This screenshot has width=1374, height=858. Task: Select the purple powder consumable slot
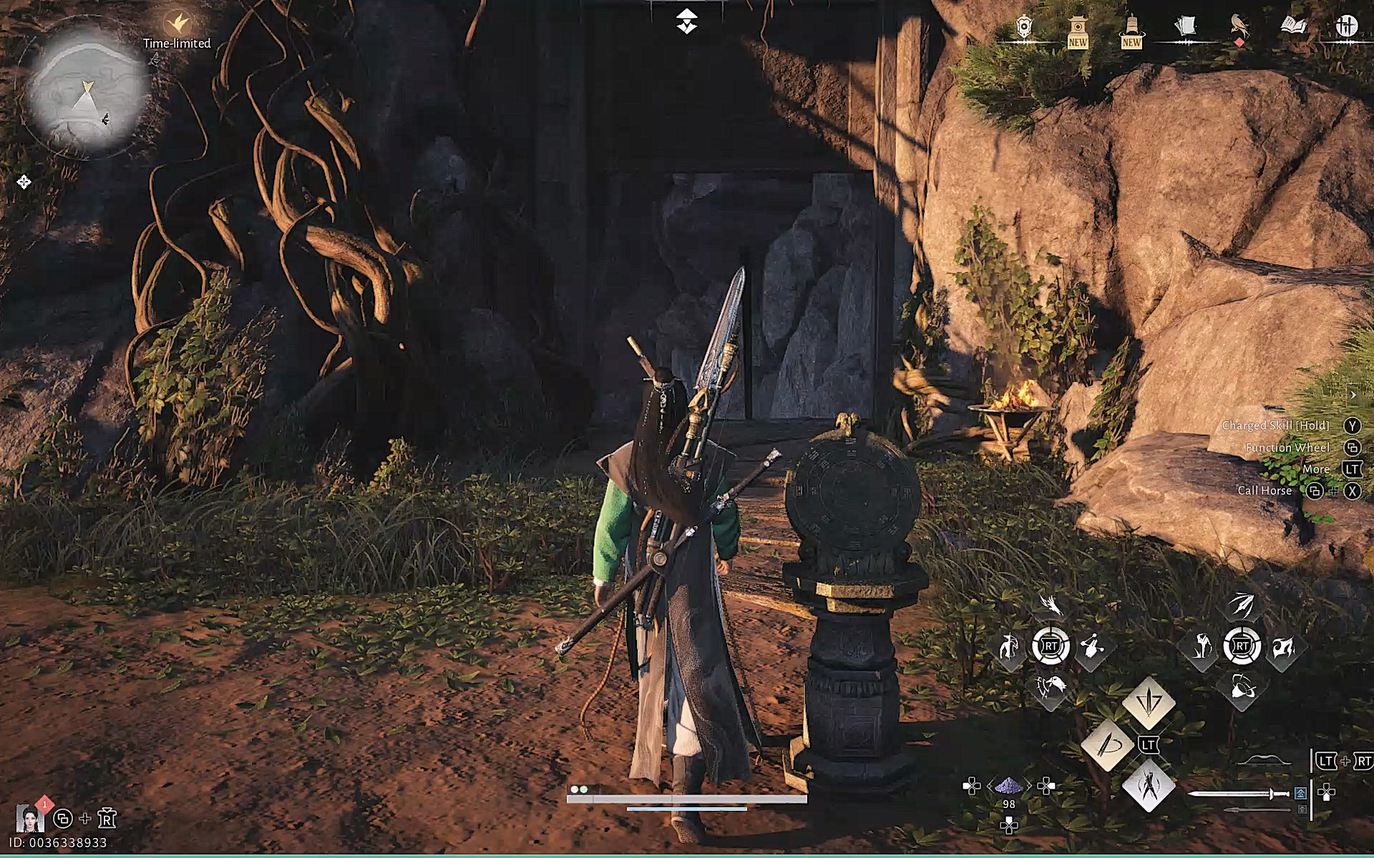coord(1008,787)
